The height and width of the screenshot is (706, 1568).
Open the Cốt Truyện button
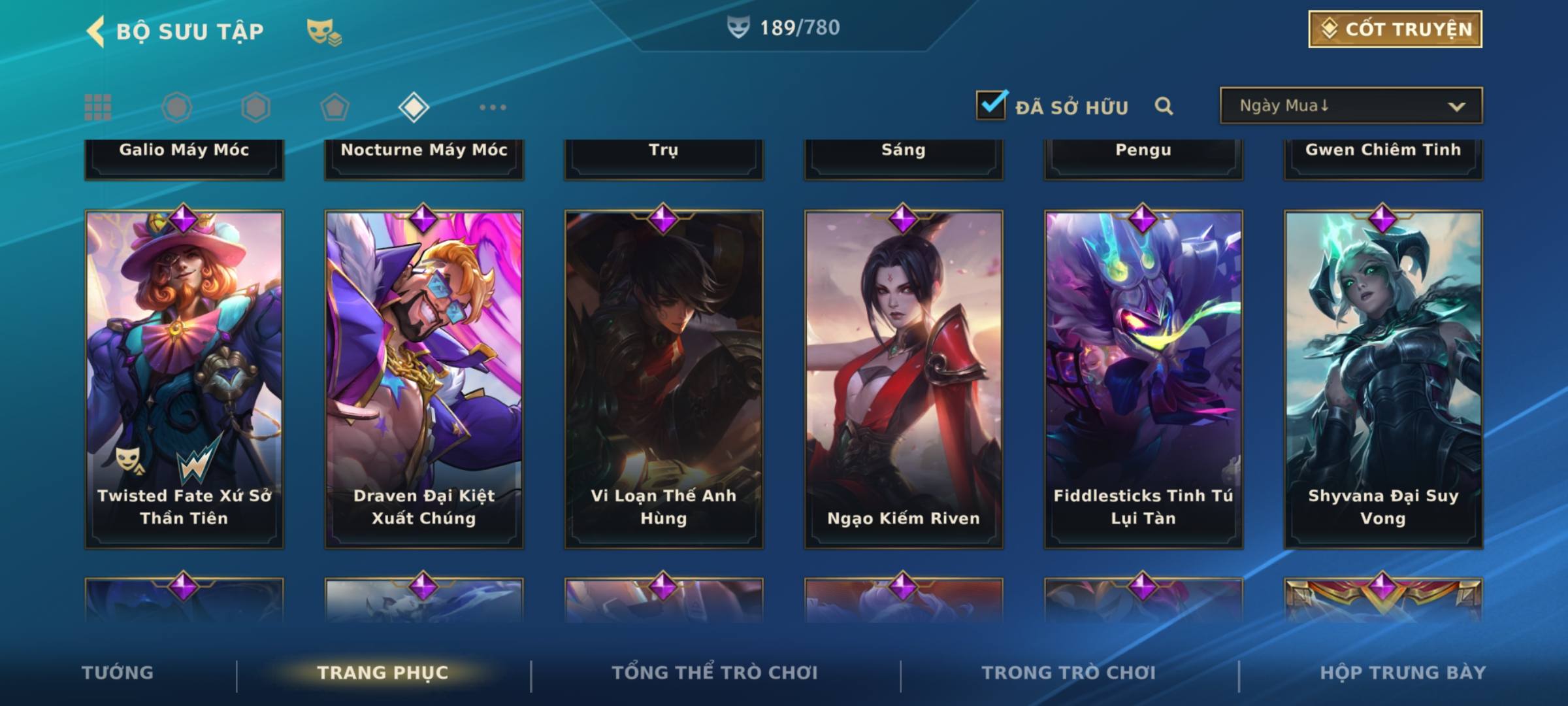coord(1395,29)
